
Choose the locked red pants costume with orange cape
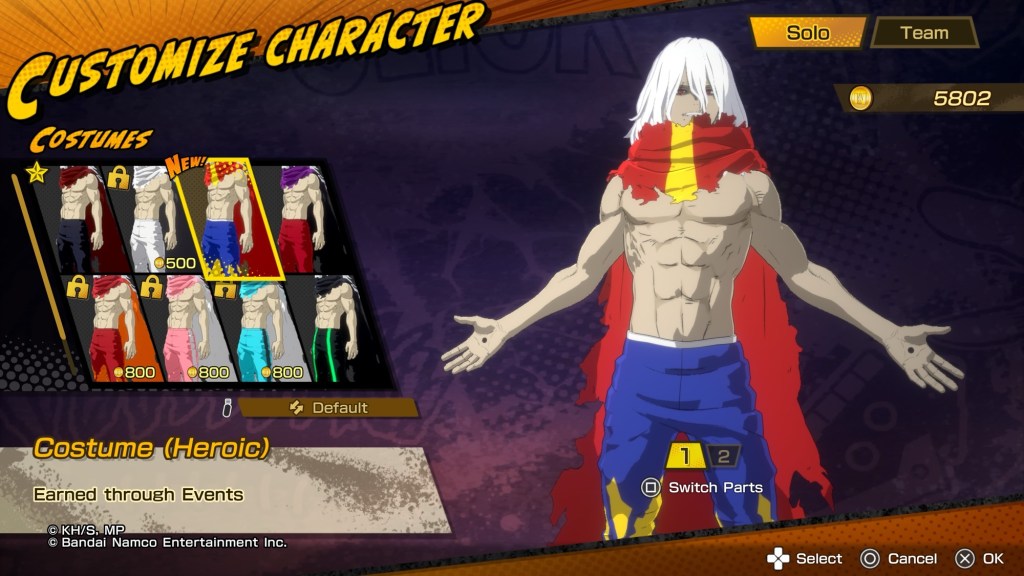[x=110, y=330]
